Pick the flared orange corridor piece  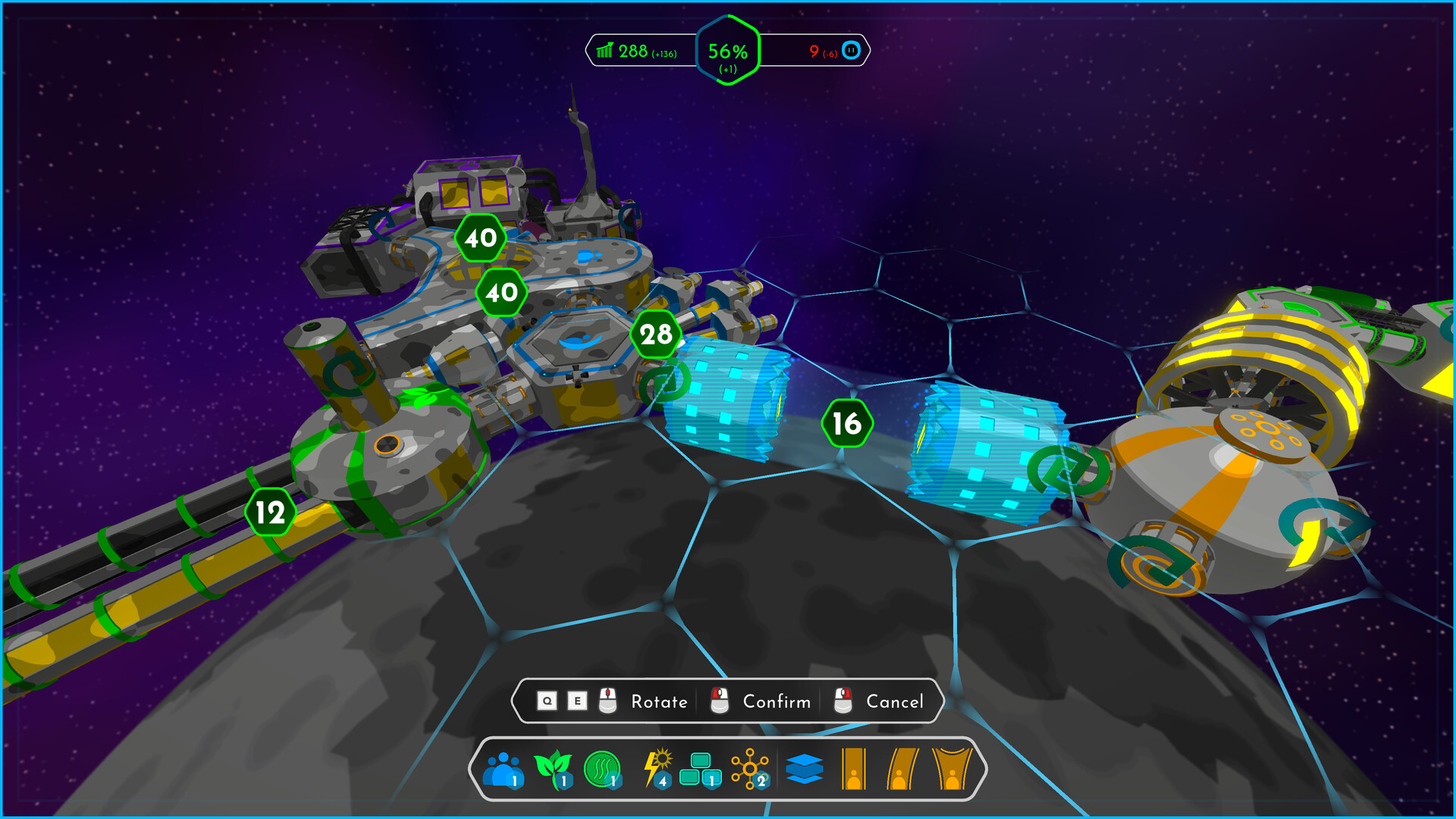point(952,769)
